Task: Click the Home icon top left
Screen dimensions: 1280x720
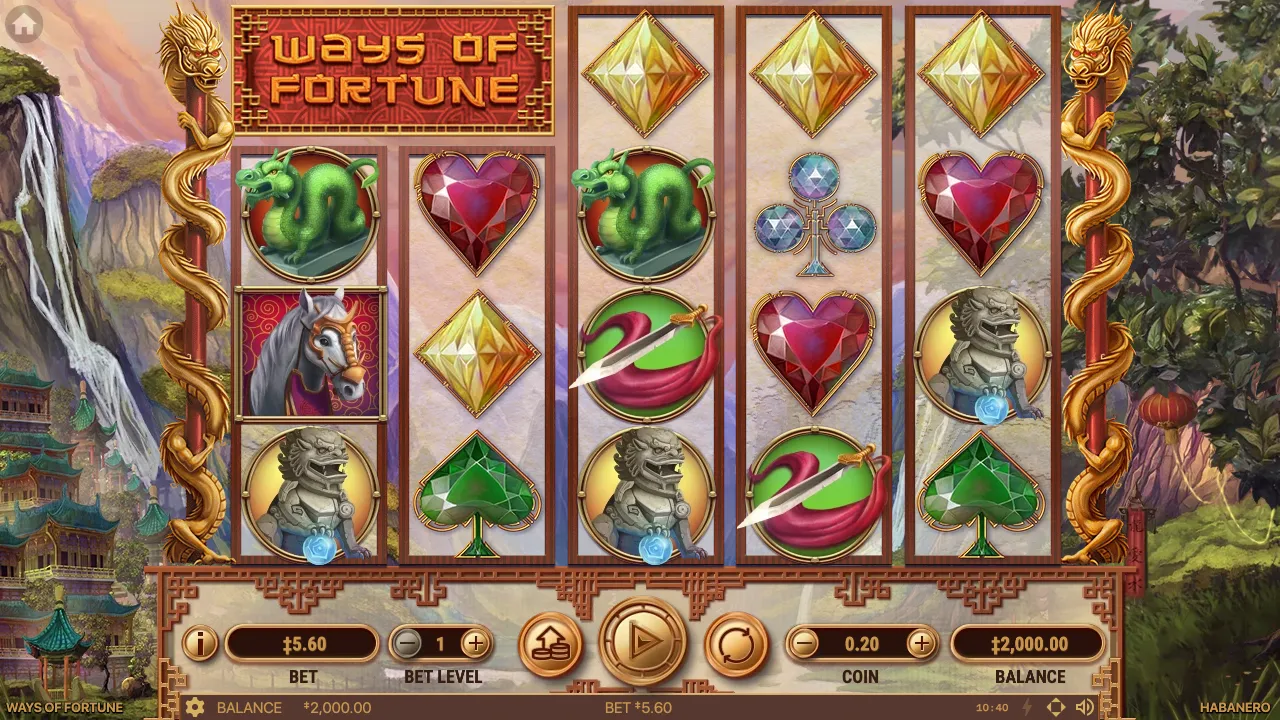Action: coord(22,22)
